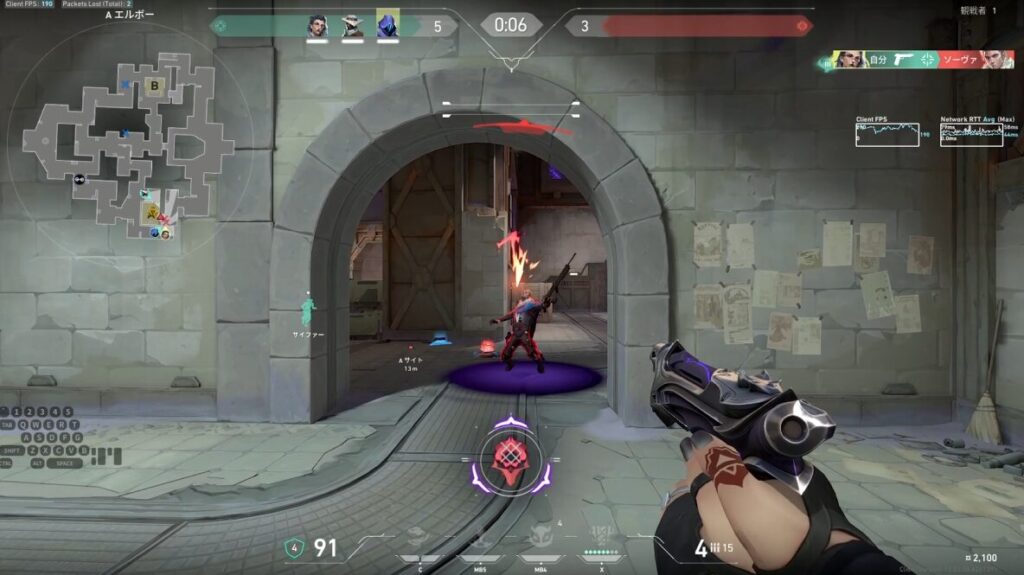Select the B site marker on minimap
The height and width of the screenshot is (575, 1024).
155,86
